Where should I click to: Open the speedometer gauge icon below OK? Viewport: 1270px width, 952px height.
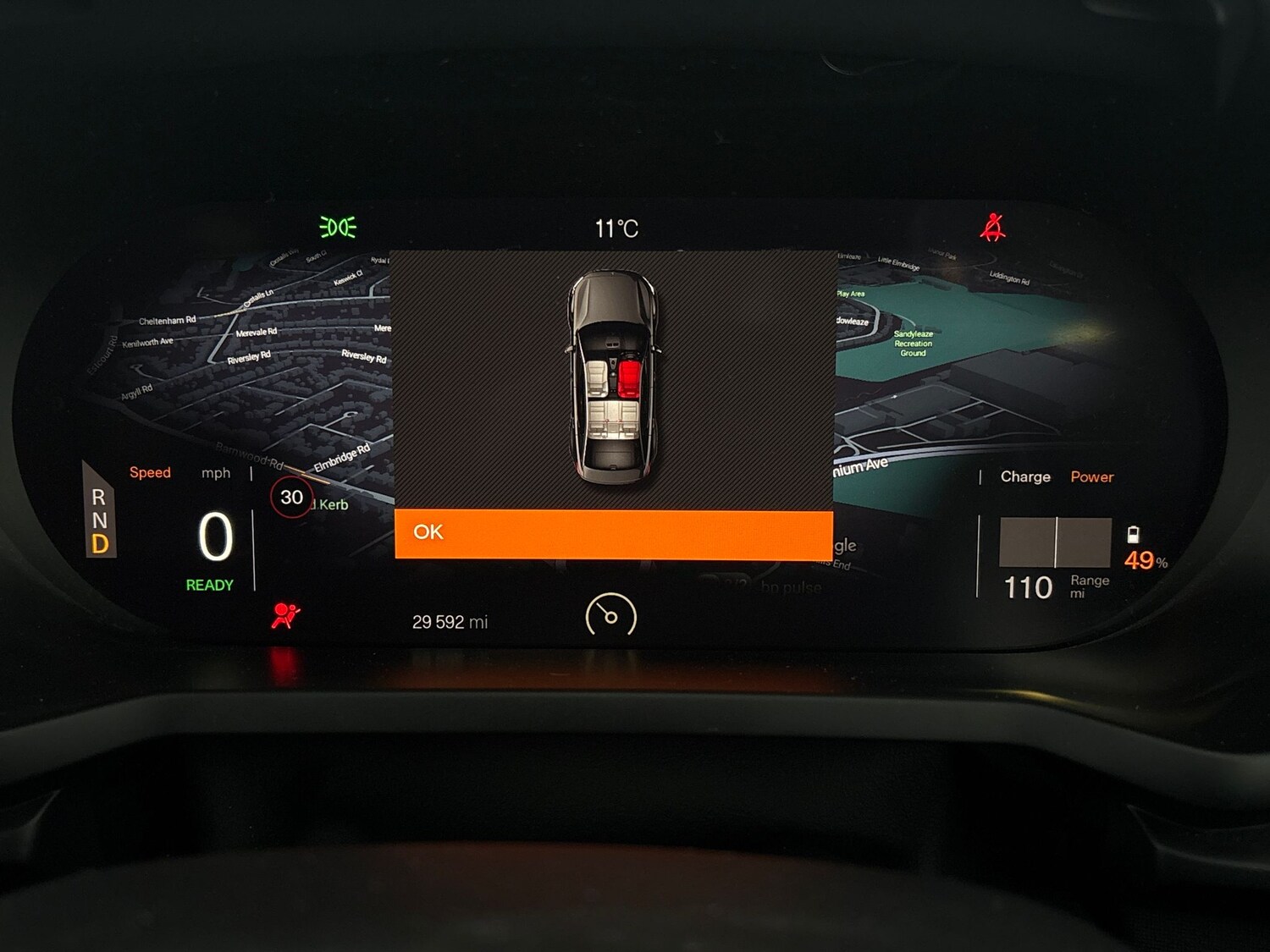coord(613,617)
